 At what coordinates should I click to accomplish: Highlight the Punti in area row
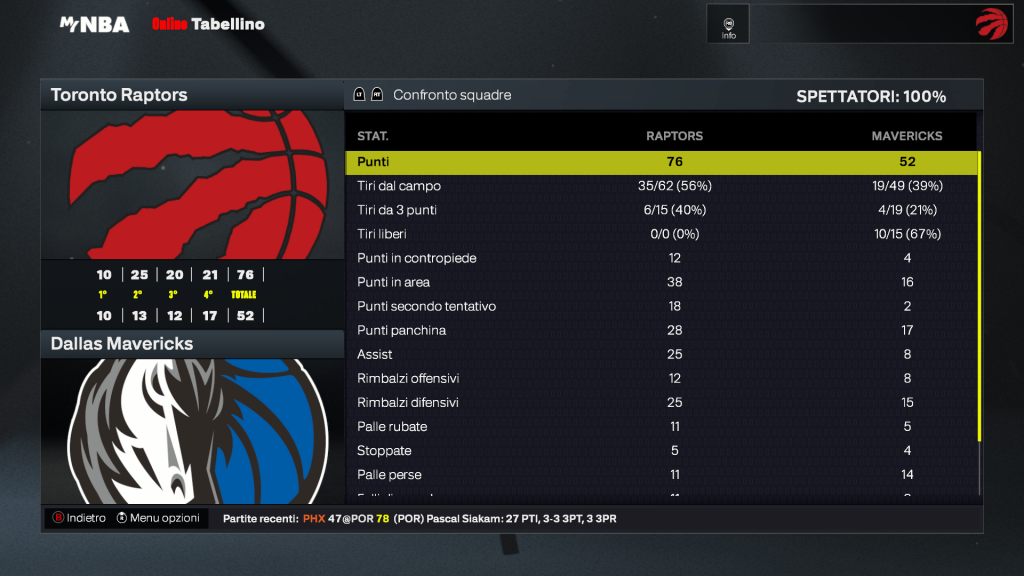660,282
